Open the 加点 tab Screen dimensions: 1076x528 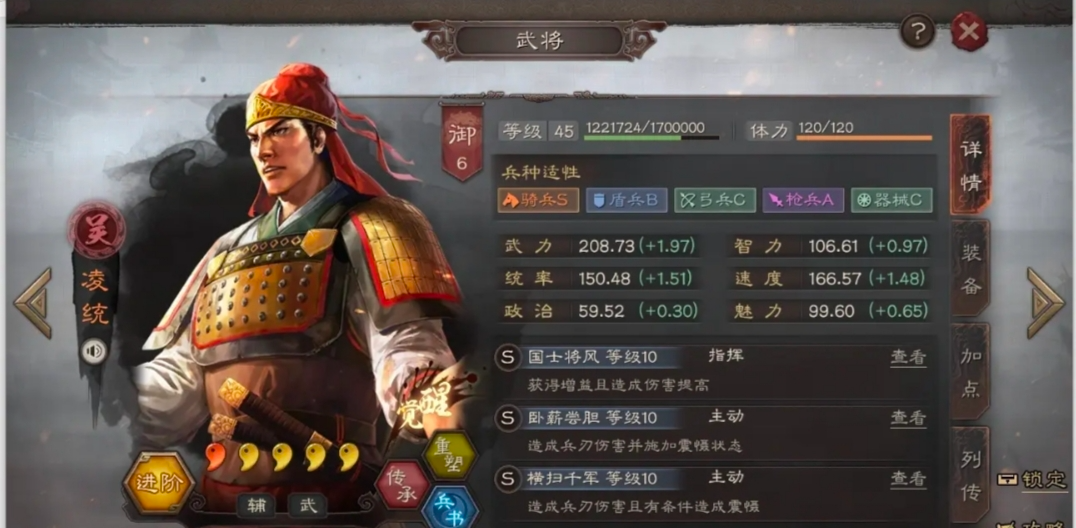970,373
